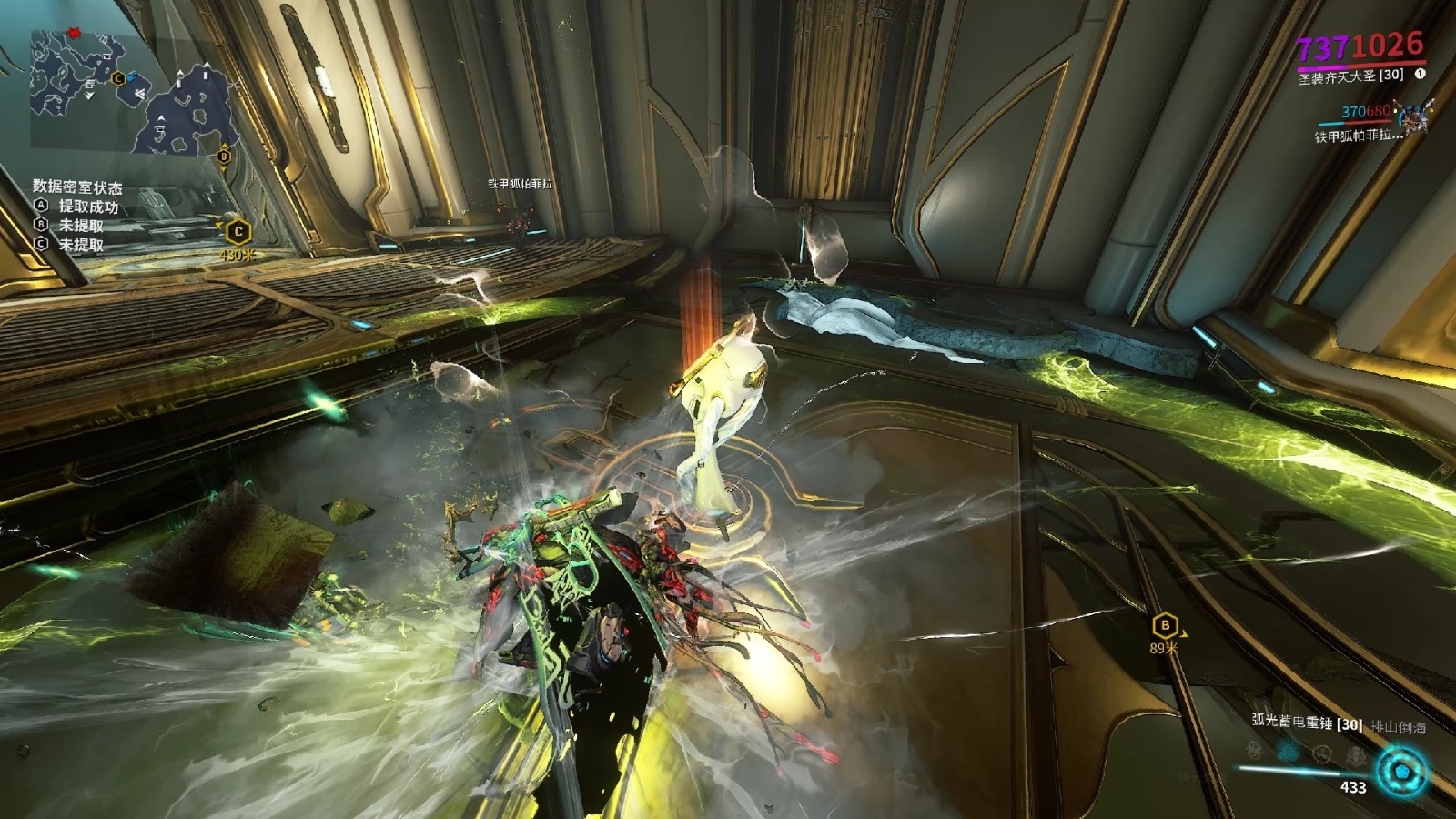Select vault C not-extracted status row
This screenshot has height=819, width=1456.
70,245
